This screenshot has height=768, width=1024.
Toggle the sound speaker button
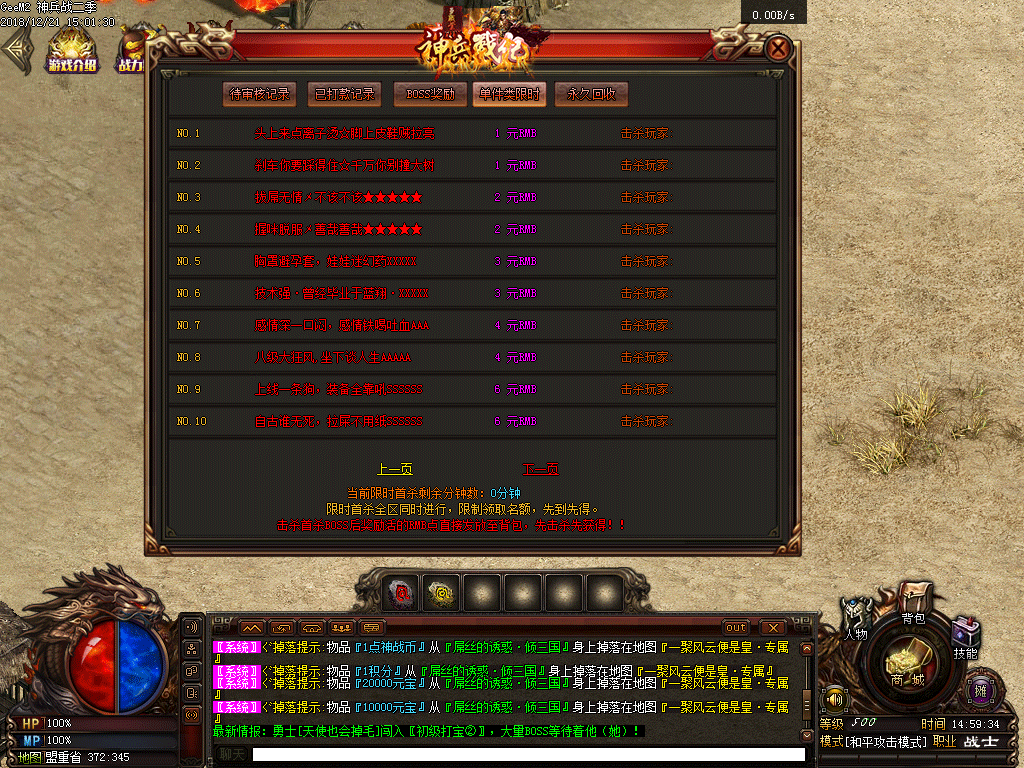pos(832,697)
